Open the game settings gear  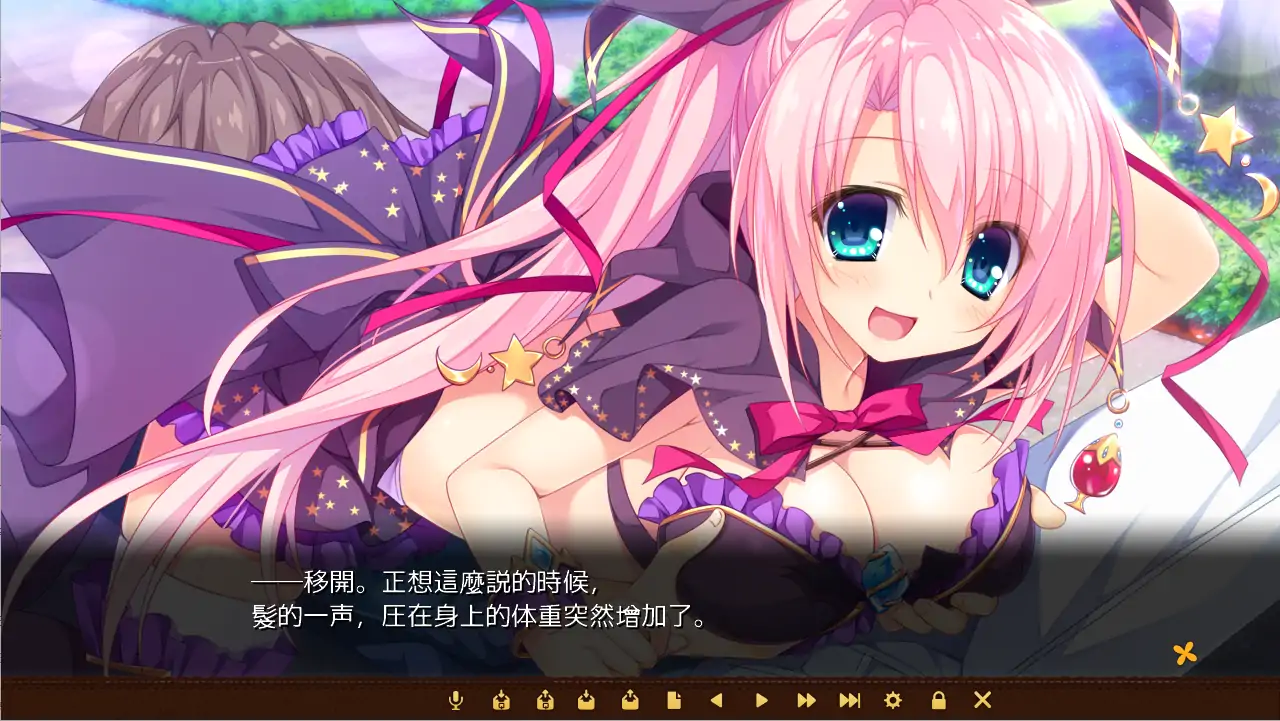click(x=893, y=702)
